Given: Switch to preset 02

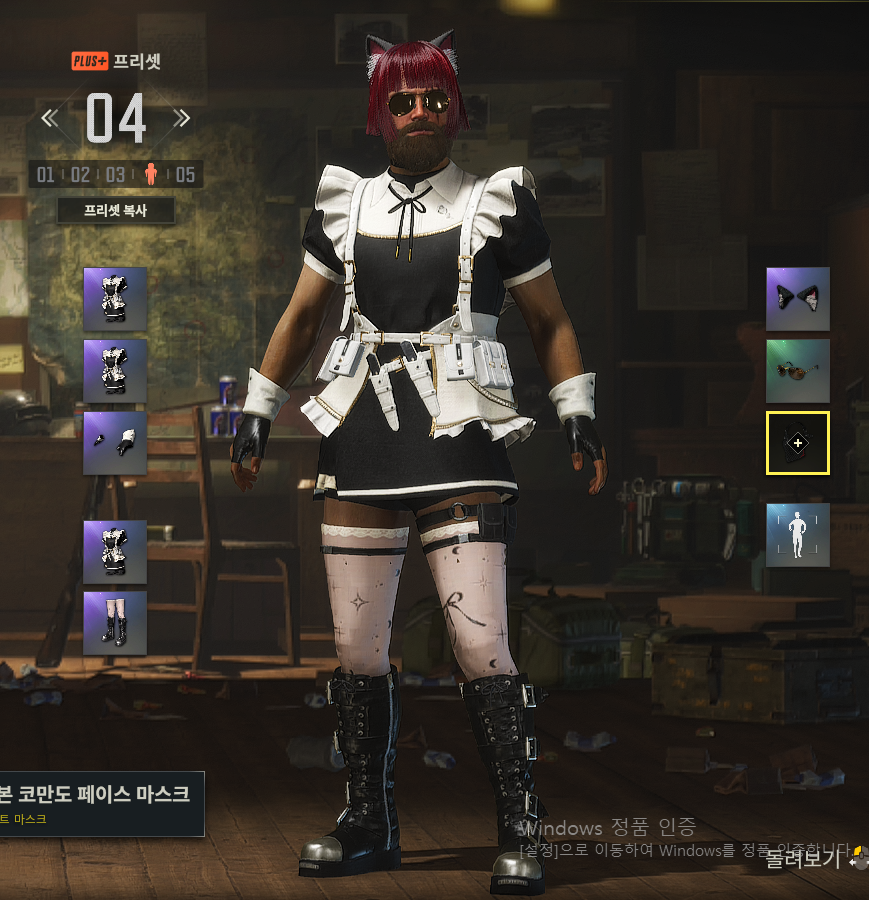Looking at the screenshot, I should (81, 175).
